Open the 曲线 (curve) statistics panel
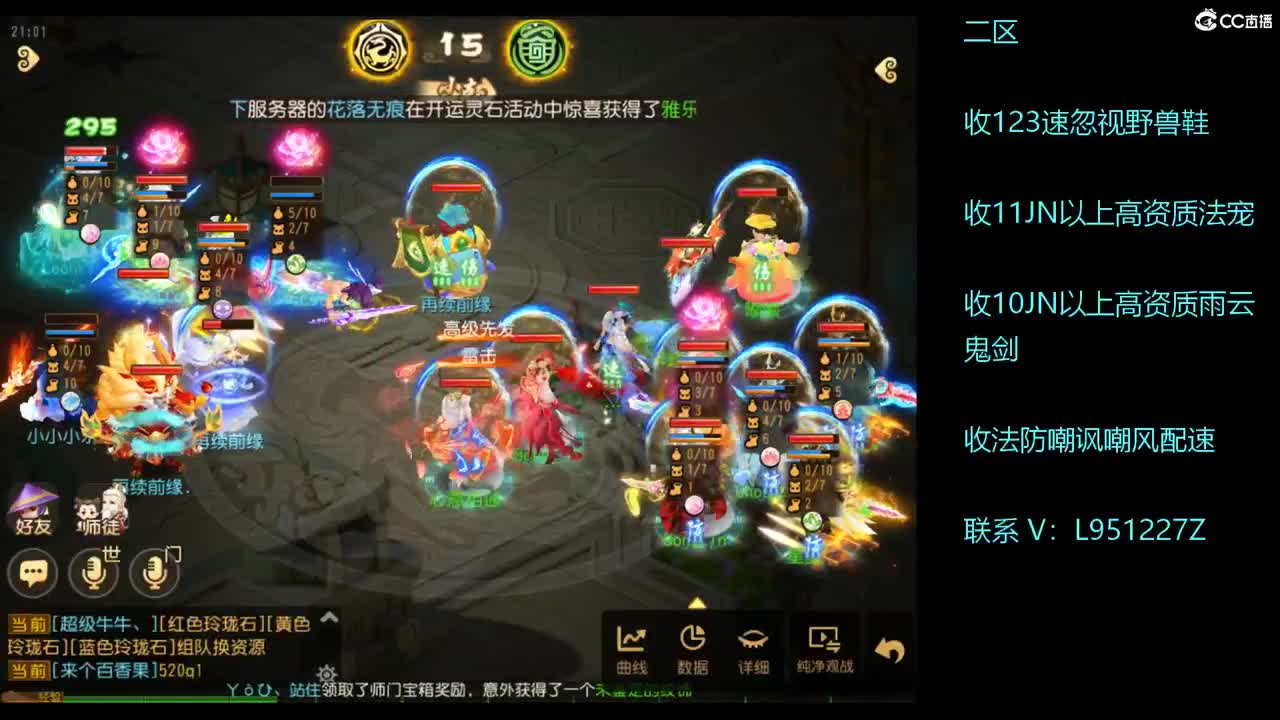The width and height of the screenshot is (1280, 720). click(x=631, y=646)
